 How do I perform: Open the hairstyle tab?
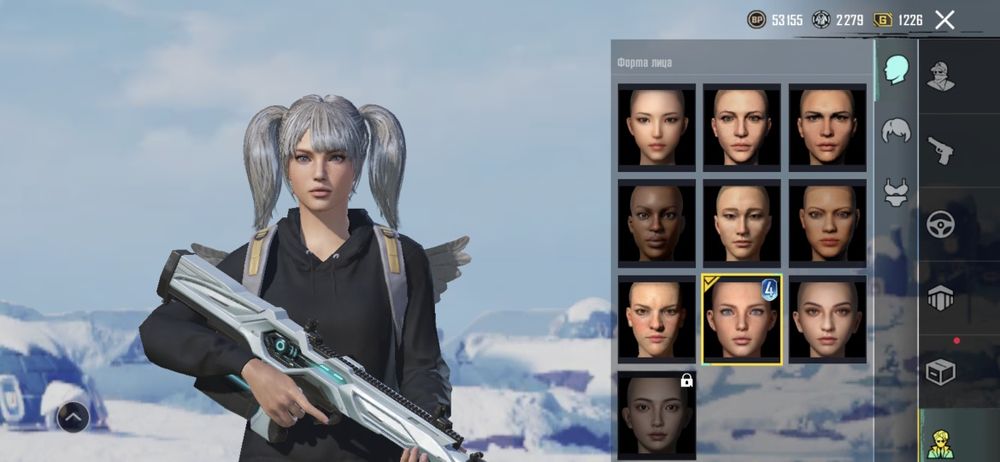pyautogui.click(x=895, y=131)
